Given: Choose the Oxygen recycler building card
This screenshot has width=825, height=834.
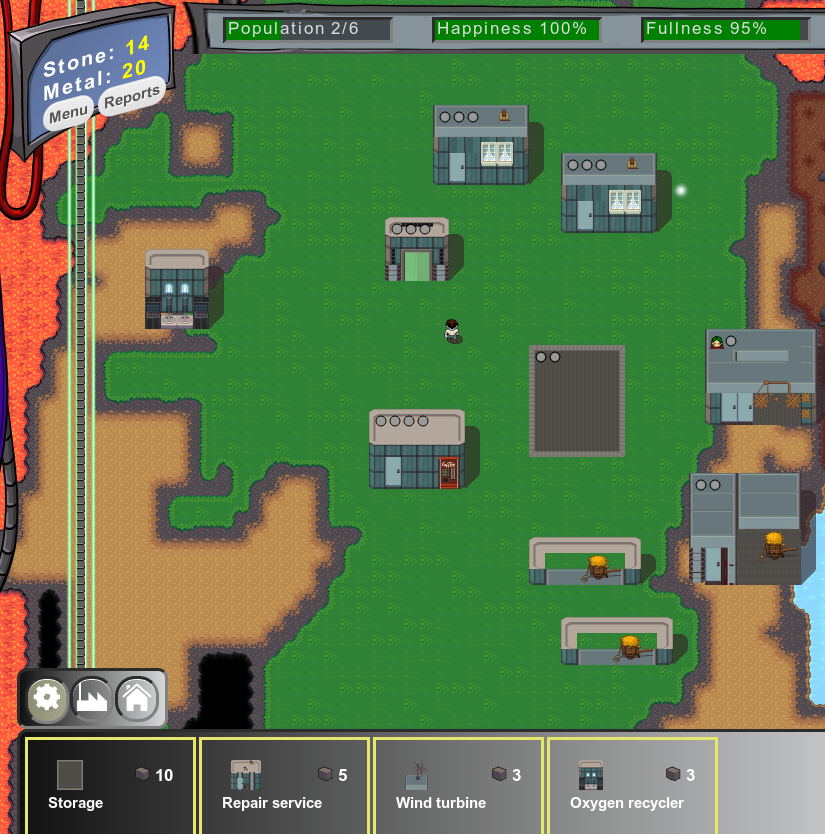Looking at the screenshot, I should pos(632,786).
